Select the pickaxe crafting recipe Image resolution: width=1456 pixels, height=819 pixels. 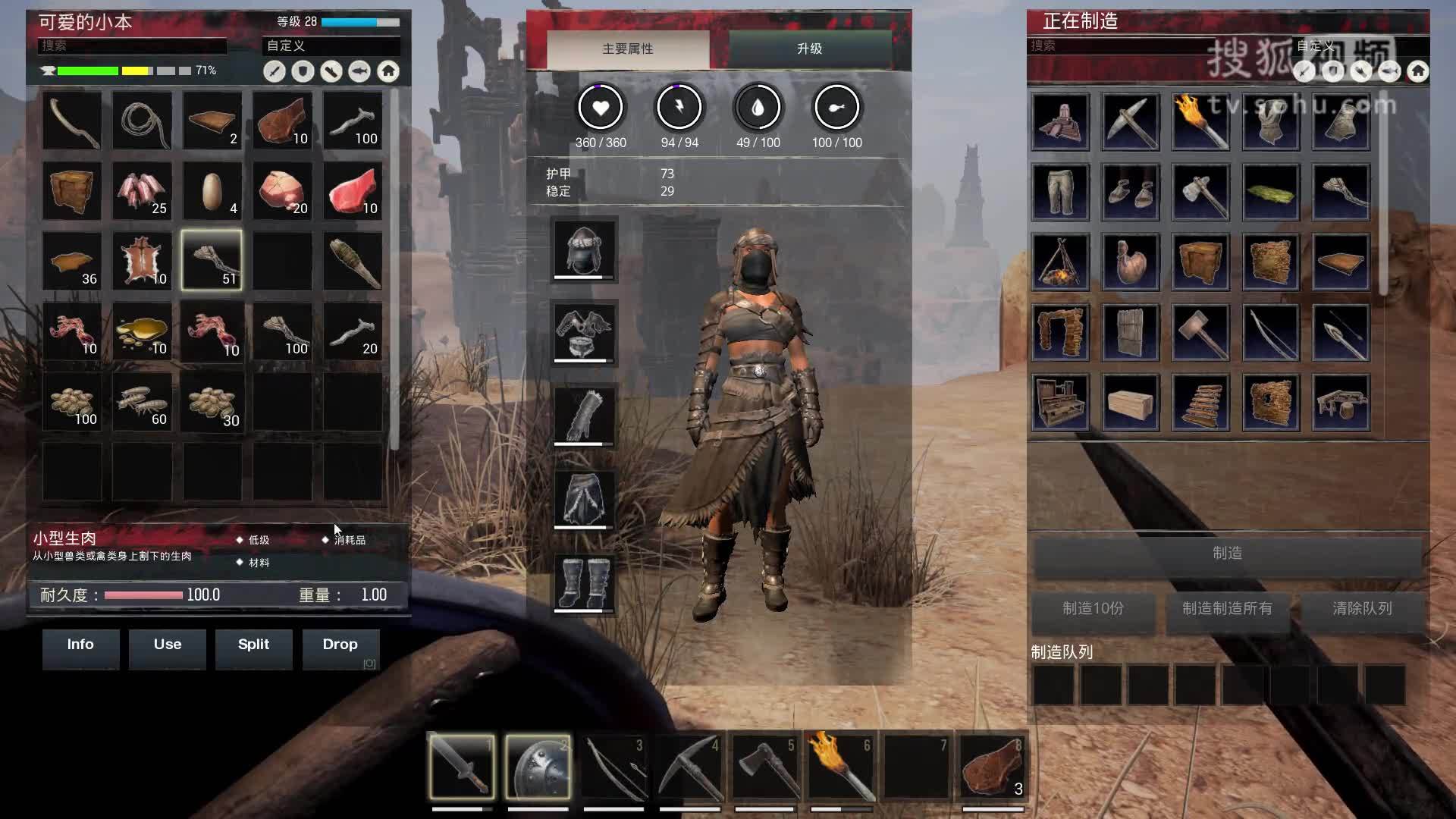[1130, 121]
